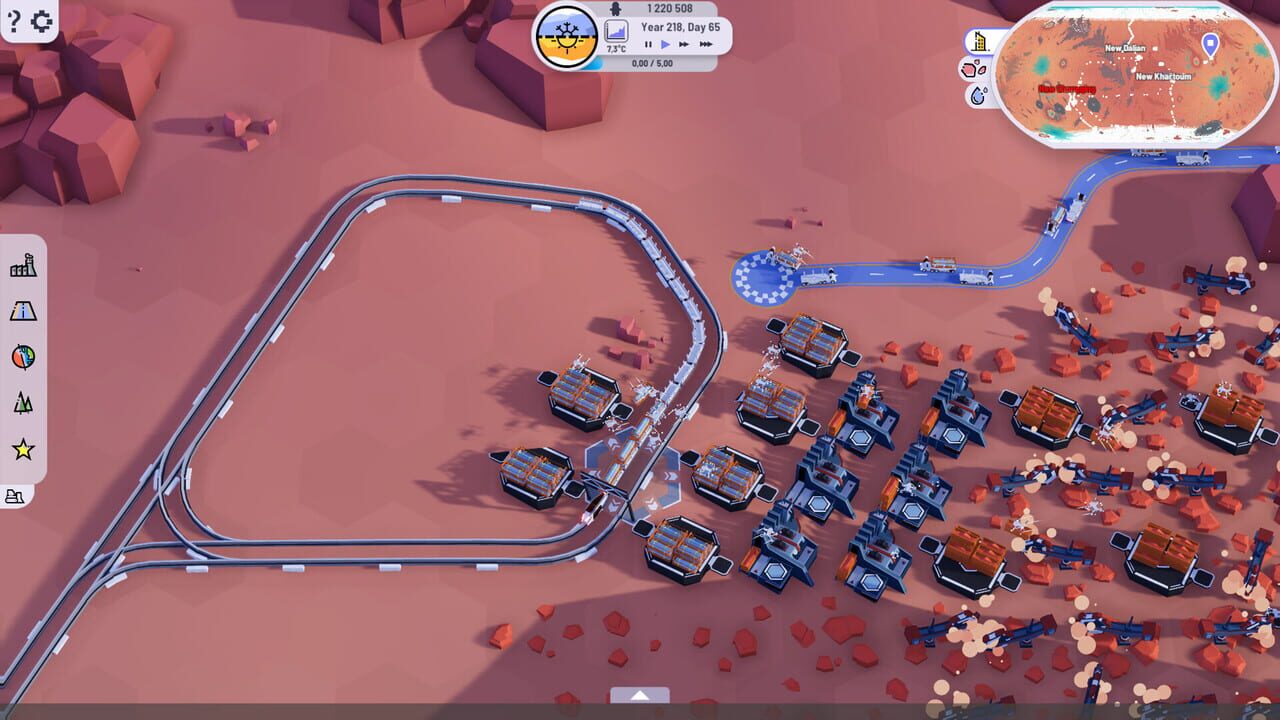Click the fastest speed triple-arrow button
Image resolution: width=1280 pixels, height=720 pixels.
pyautogui.click(x=707, y=43)
